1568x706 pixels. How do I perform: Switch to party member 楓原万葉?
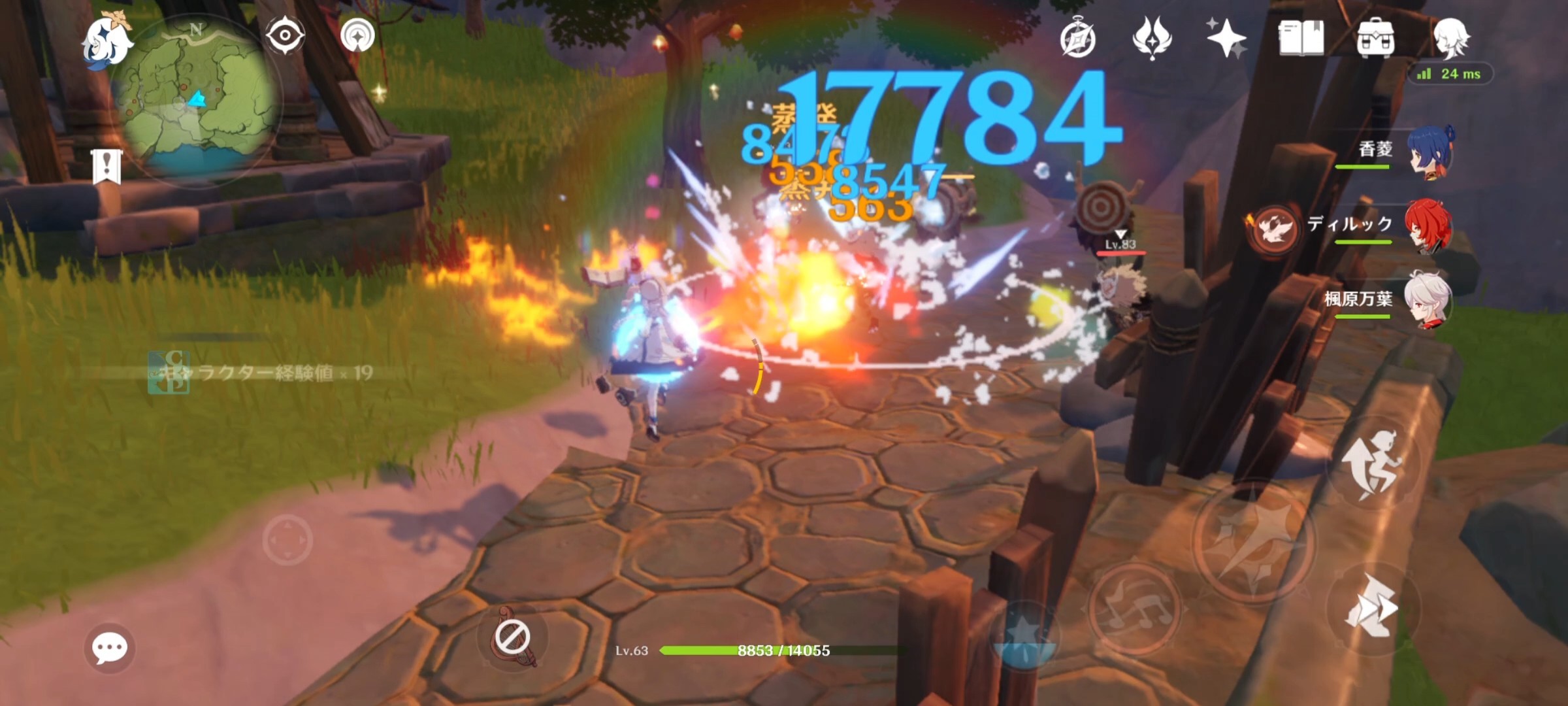[1428, 301]
